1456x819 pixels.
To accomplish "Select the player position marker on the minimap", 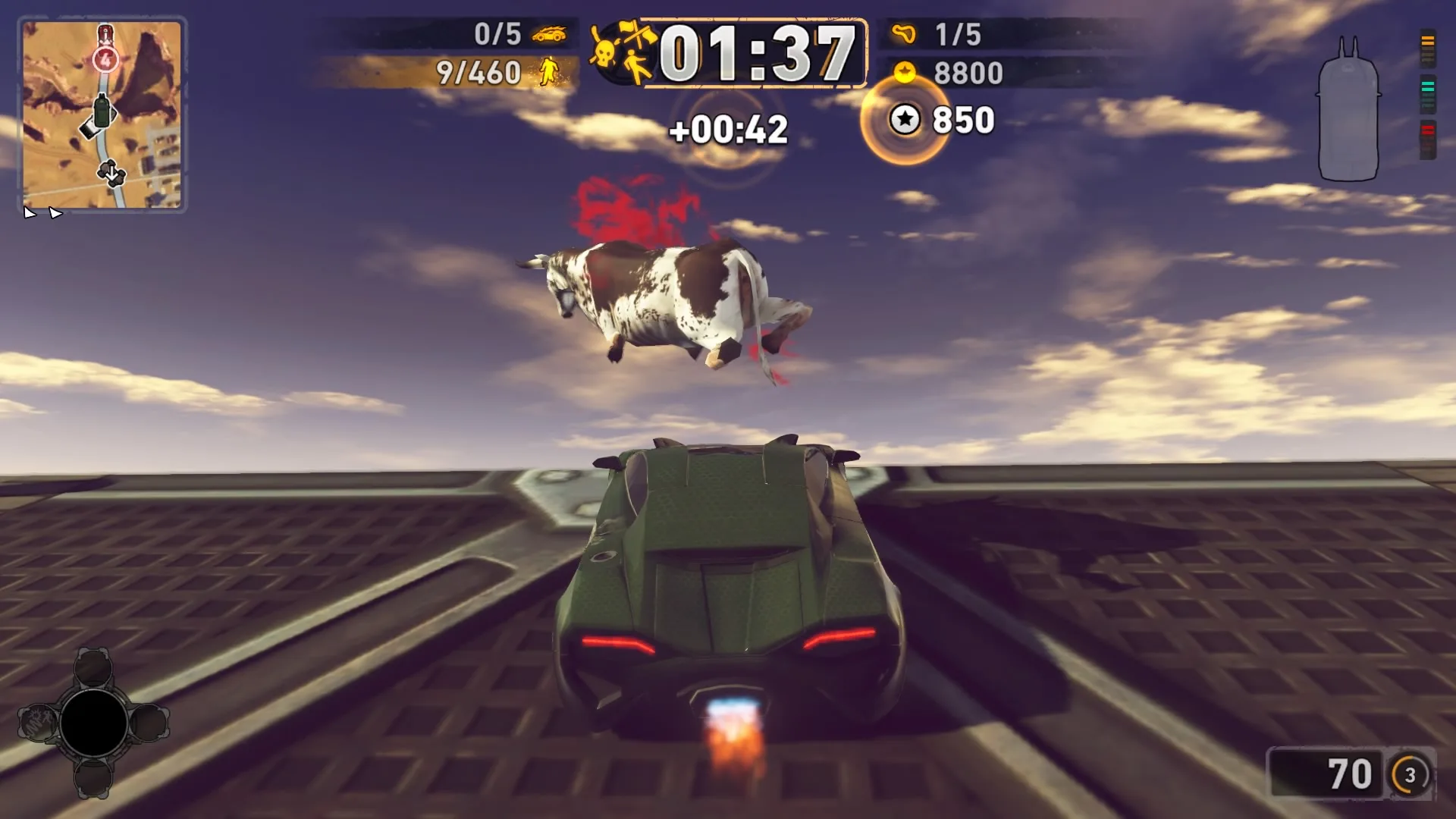I will (x=102, y=112).
